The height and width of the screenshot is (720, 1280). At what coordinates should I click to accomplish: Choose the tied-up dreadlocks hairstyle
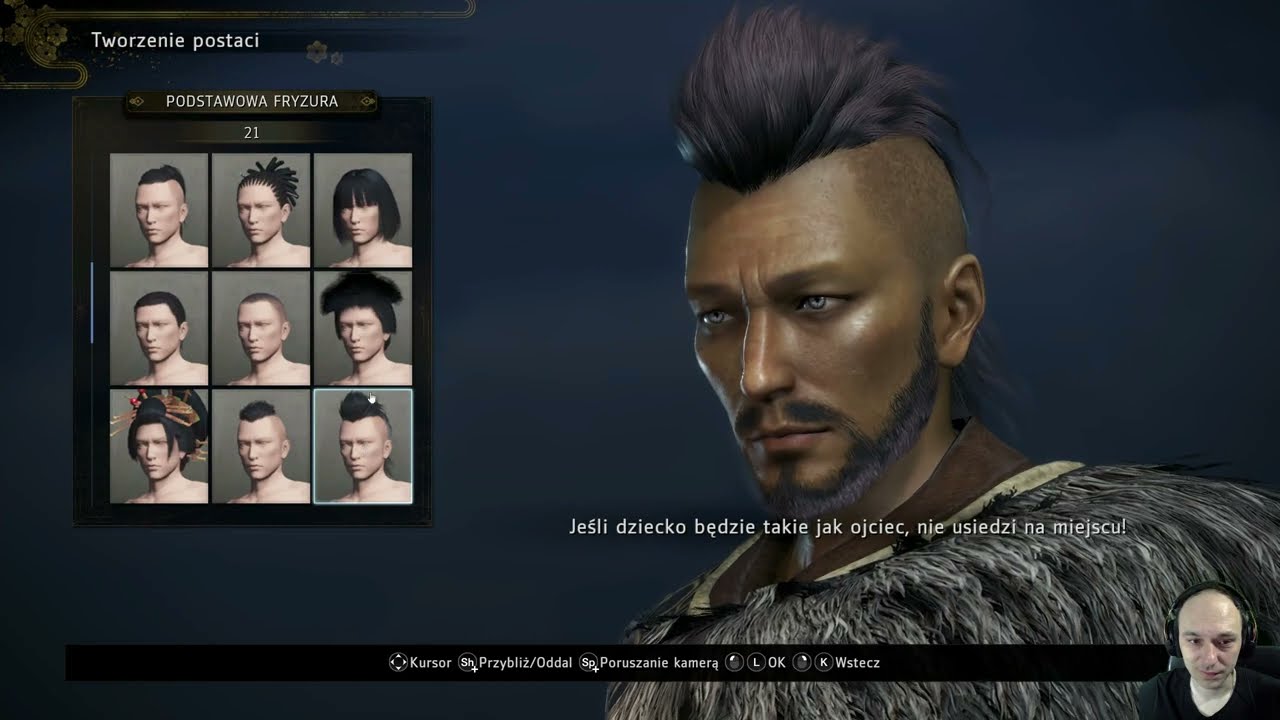pos(261,210)
